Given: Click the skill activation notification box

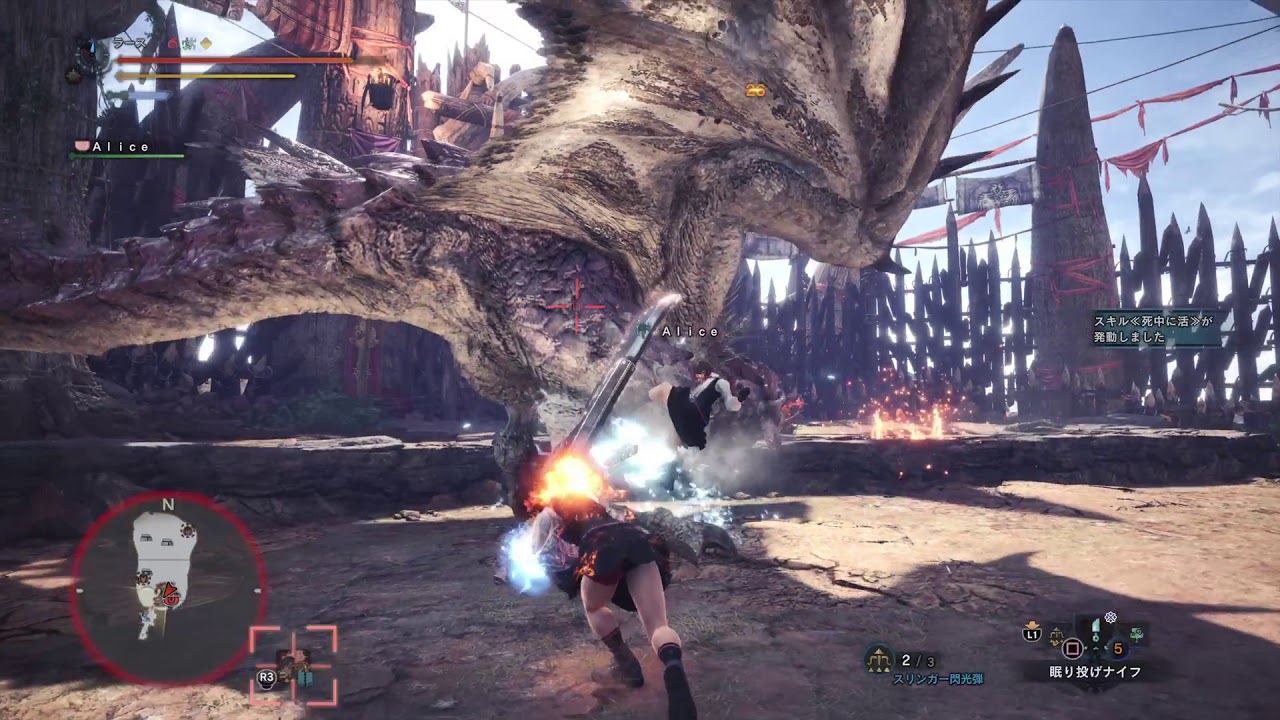Looking at the screenshot, I should (x=1157, y=328).
